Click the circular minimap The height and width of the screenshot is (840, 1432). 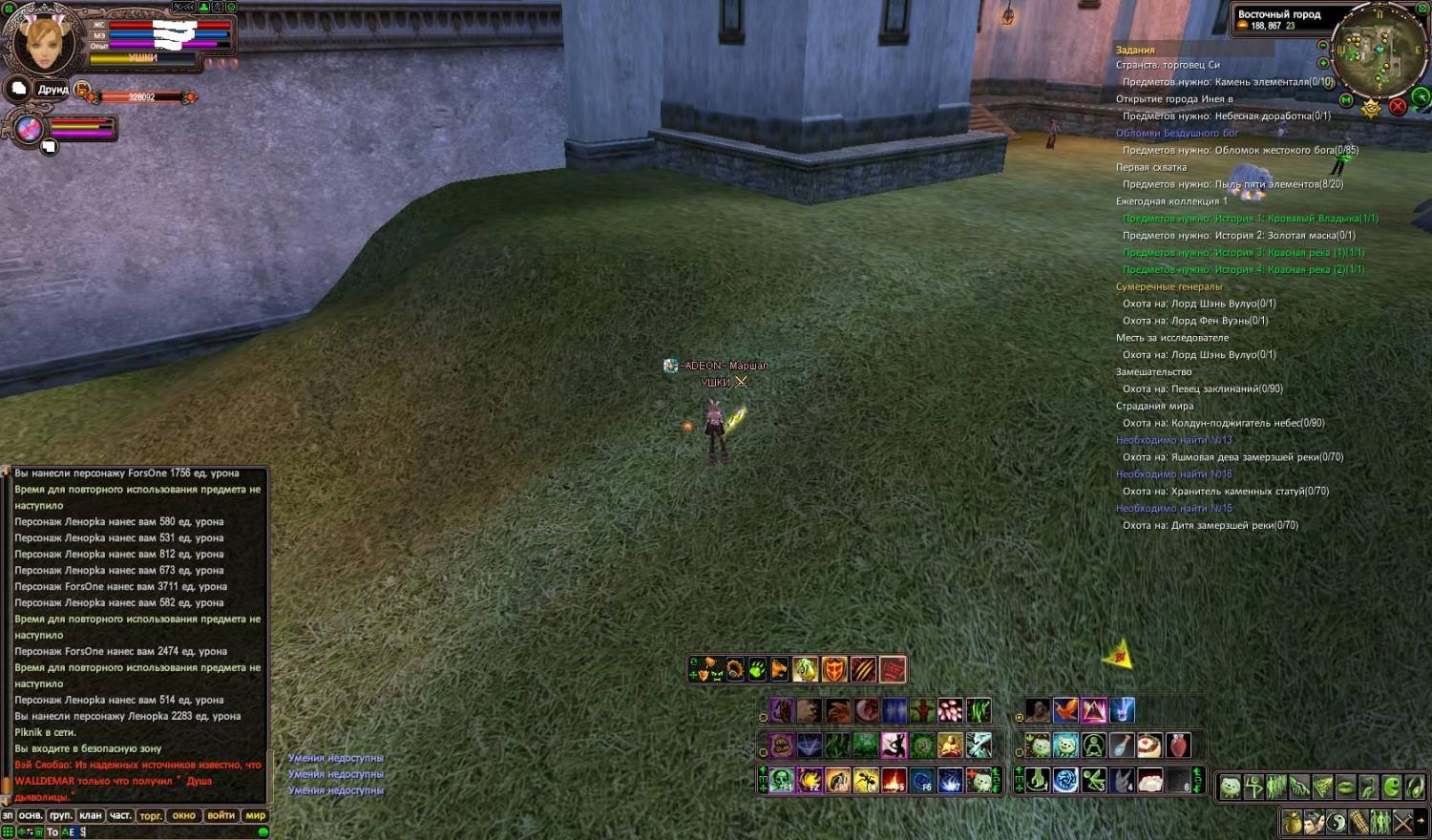coord(1379,46)
